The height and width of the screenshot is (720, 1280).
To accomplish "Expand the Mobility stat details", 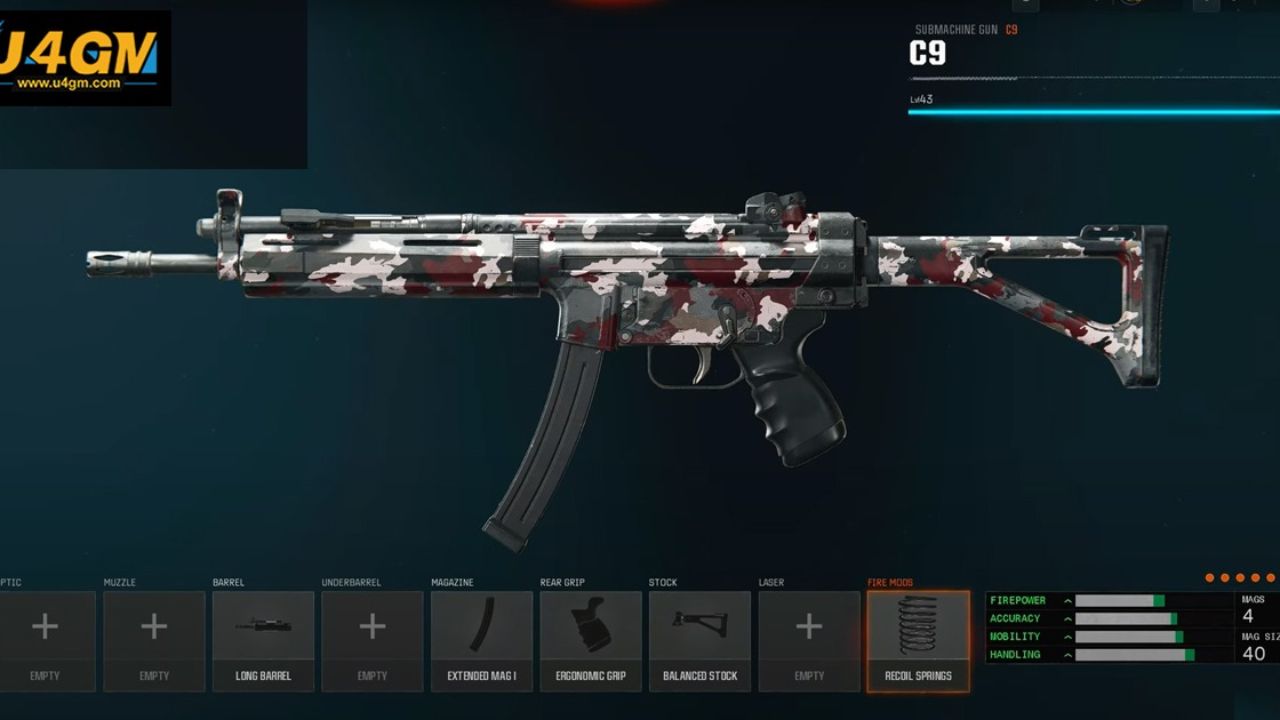I will (1068, 636).
